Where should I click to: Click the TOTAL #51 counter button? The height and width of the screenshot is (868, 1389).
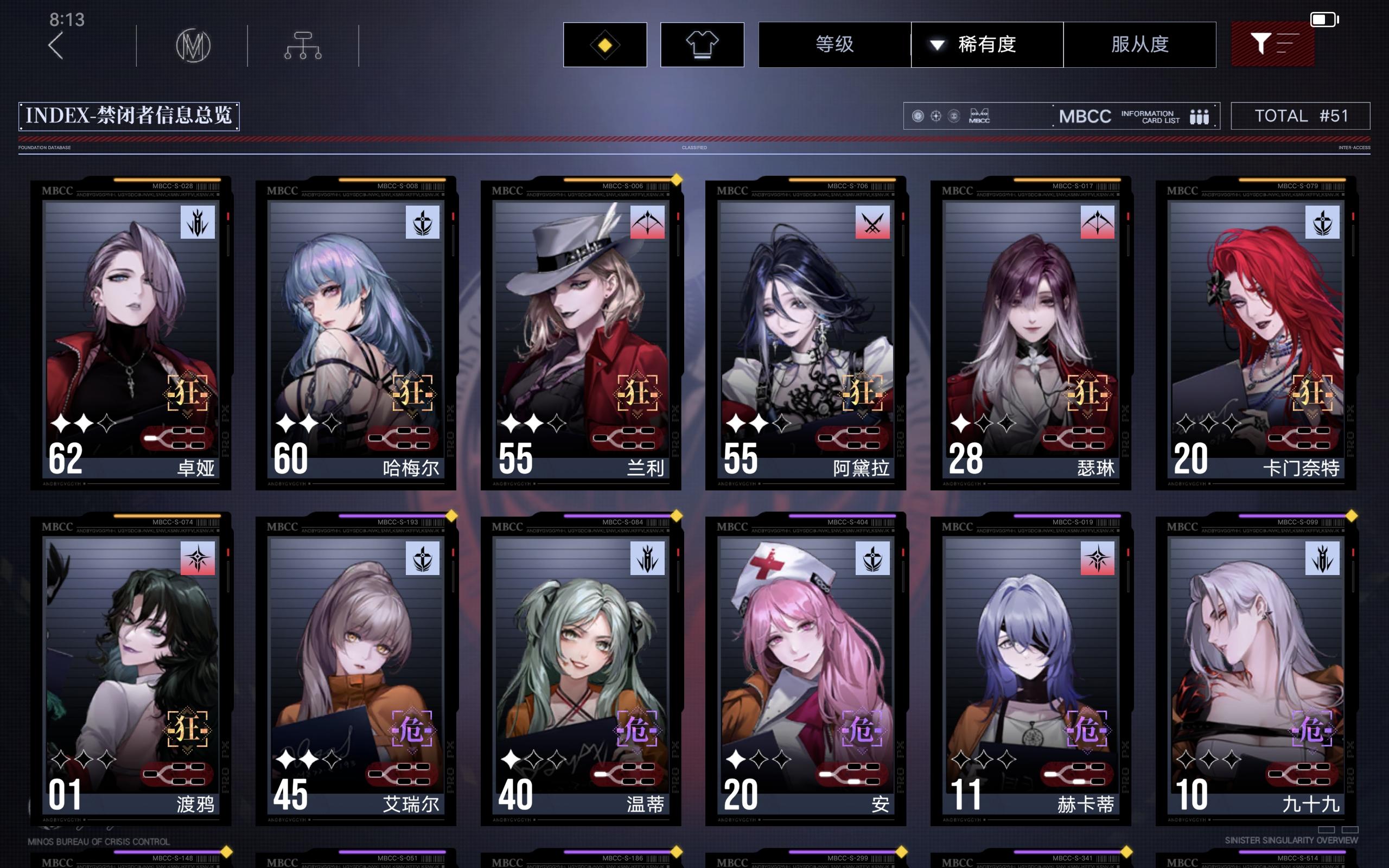click(1301, 116)
